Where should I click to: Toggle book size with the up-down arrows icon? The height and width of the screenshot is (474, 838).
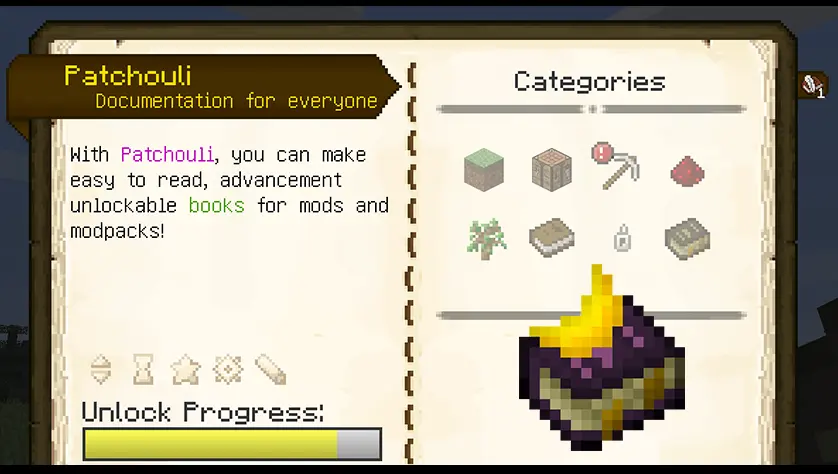pos(101,370)
